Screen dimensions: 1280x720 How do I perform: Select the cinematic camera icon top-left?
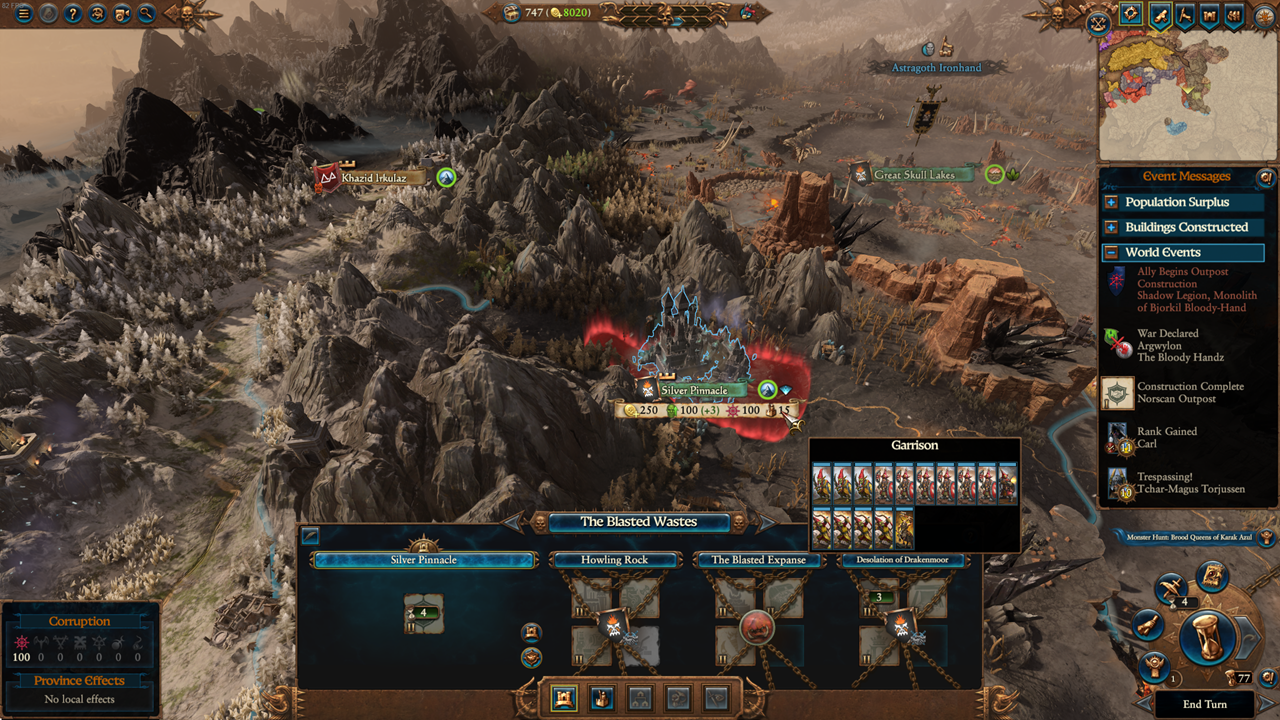coord(123,14)
